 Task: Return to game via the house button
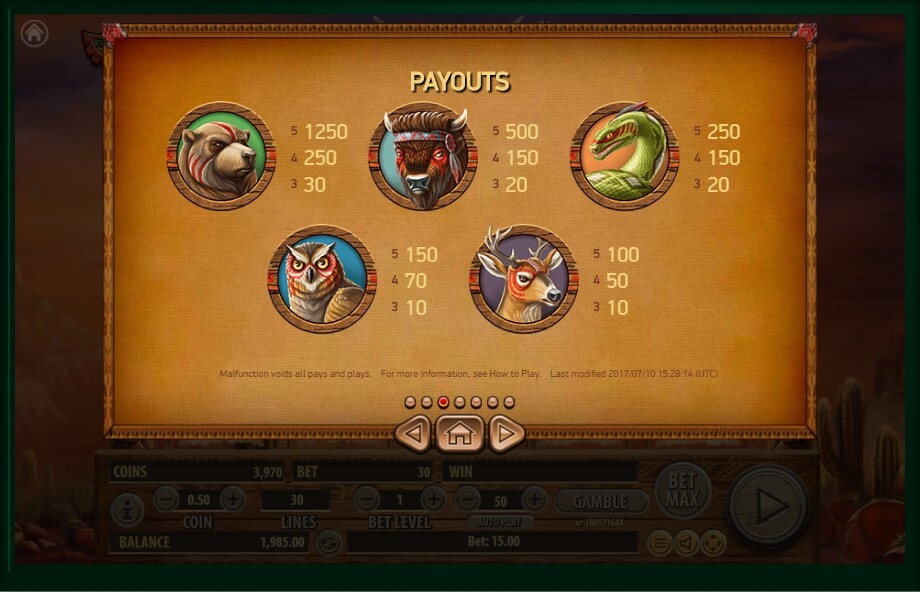(x=459, y=433)
